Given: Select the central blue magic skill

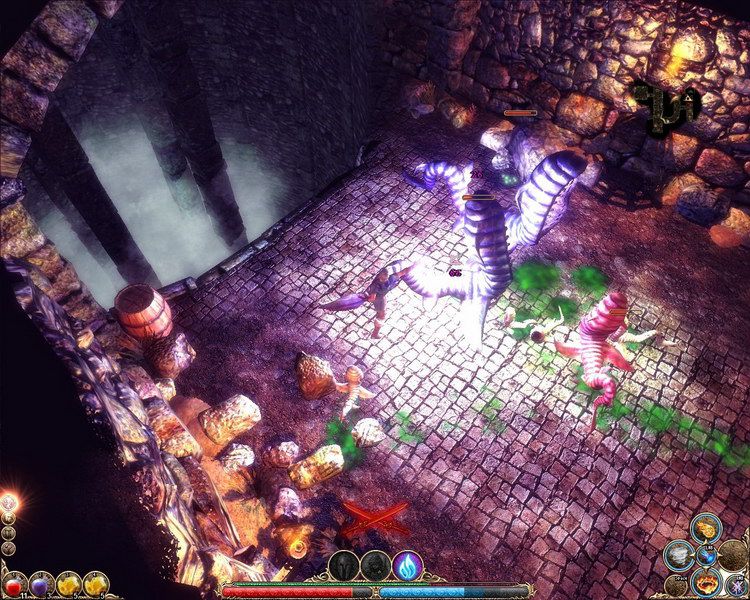Looking at the screenshot, I should click(705, 555).
